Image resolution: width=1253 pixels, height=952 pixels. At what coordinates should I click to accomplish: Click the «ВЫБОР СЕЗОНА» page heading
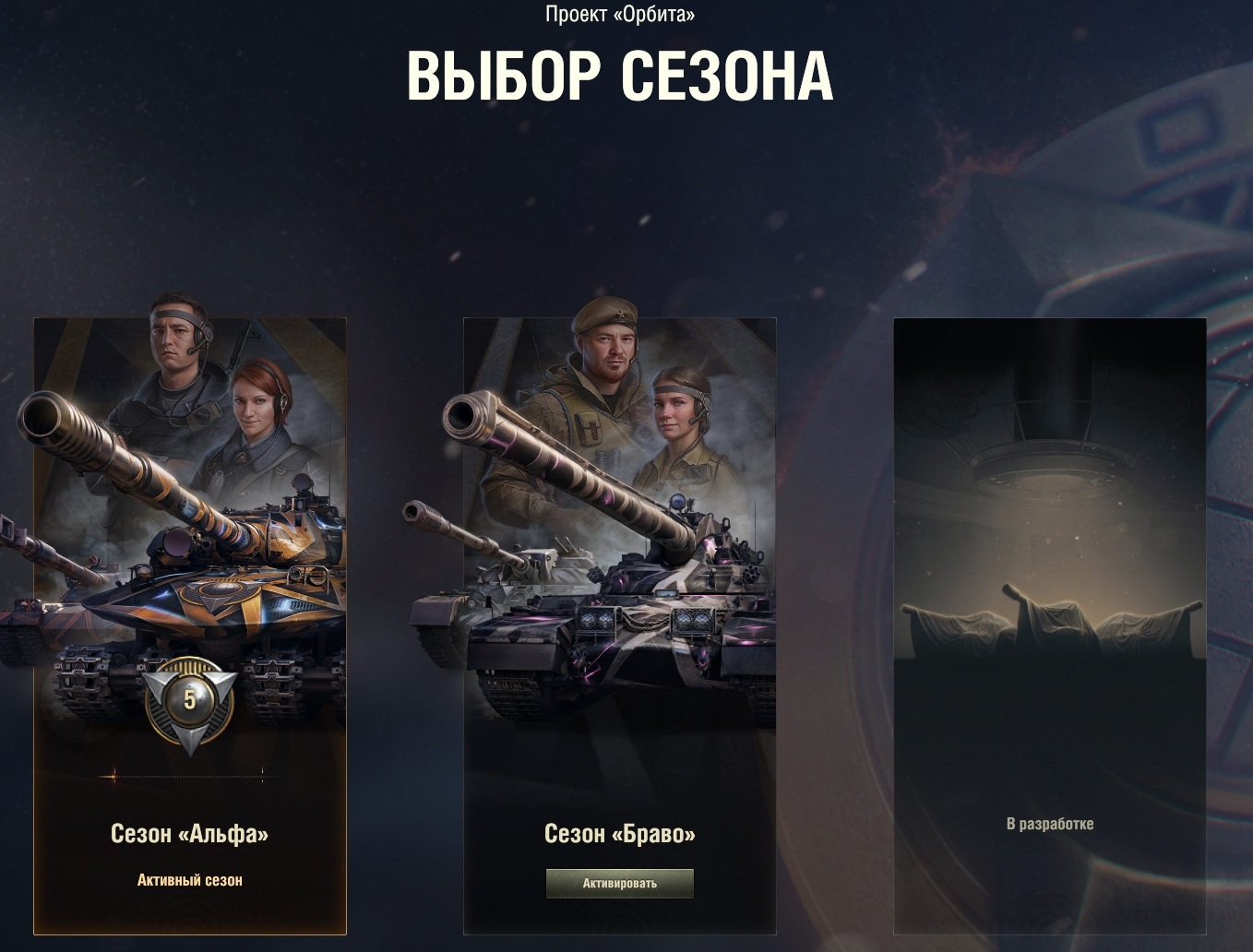pos(620,77)
